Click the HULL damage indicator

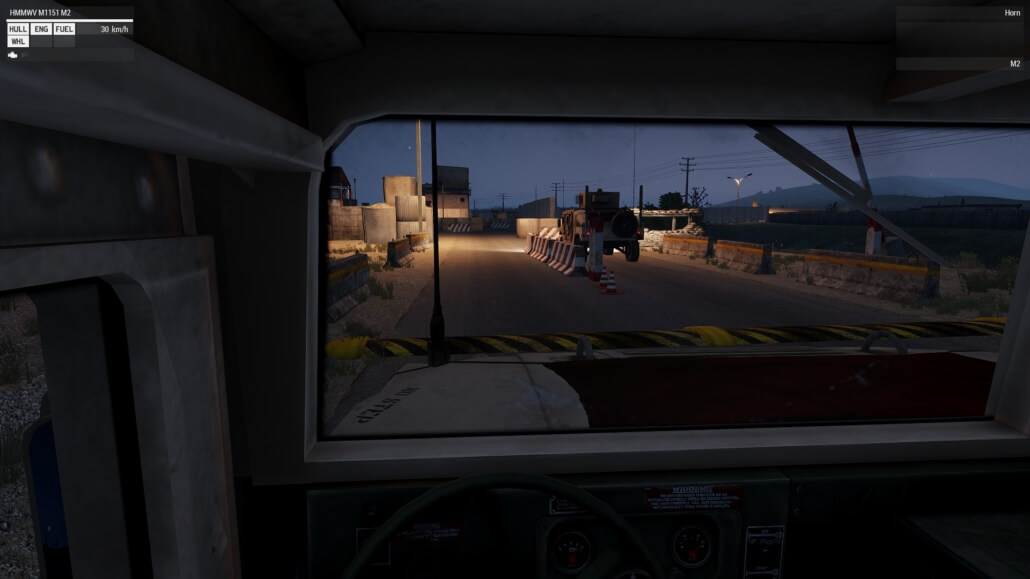18,29
